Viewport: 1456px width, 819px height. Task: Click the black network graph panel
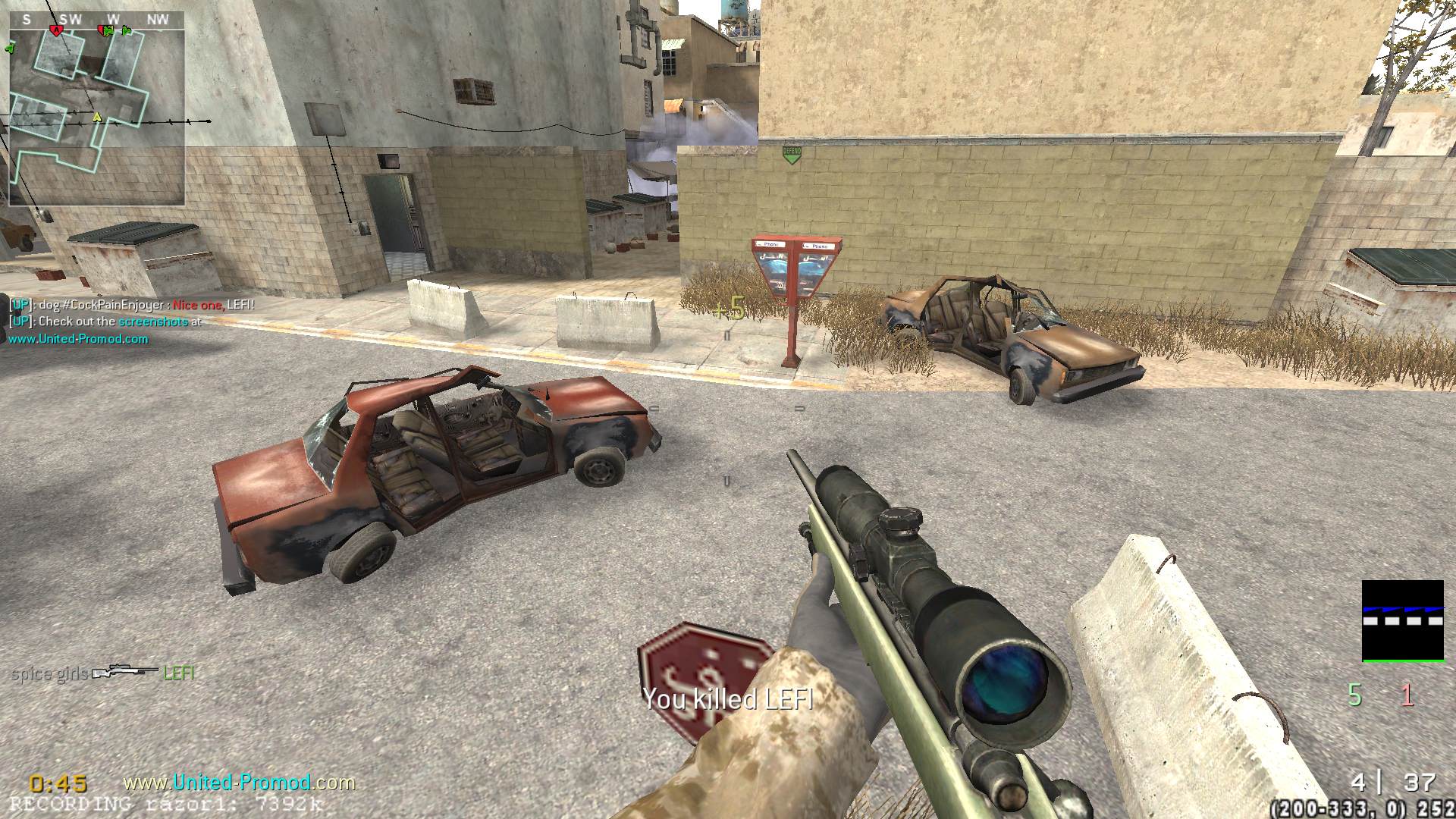click(1402, 621)
